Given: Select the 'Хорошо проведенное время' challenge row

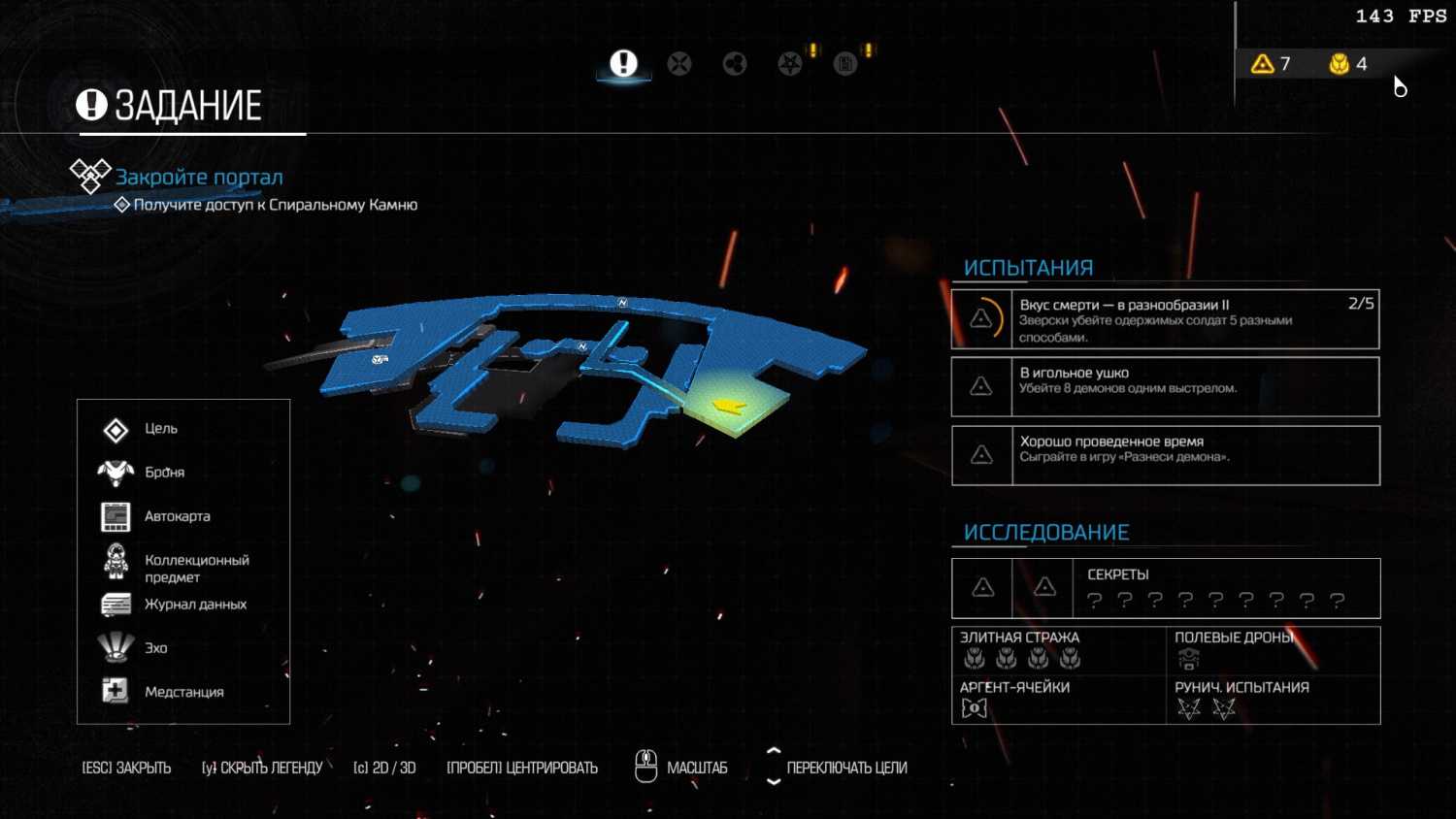Looking at the screenshot, I should click(x=1165, y=455).
